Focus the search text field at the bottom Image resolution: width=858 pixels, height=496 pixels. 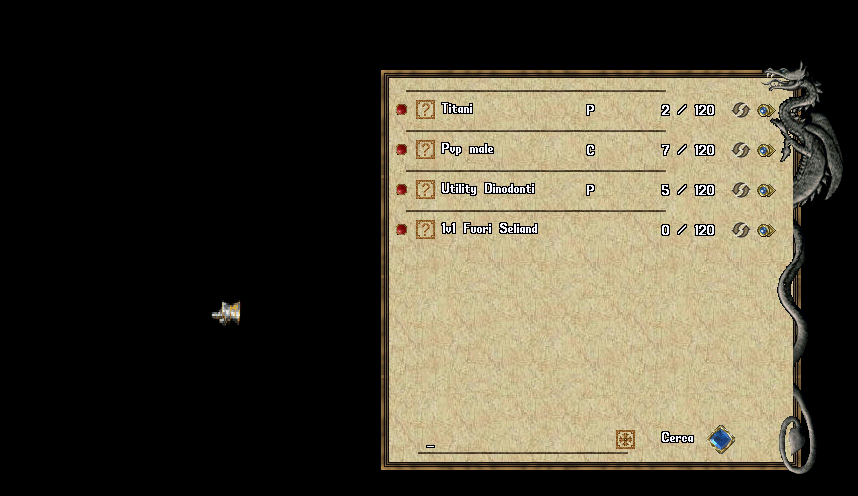pyautogui.click(x=515, y=443)
